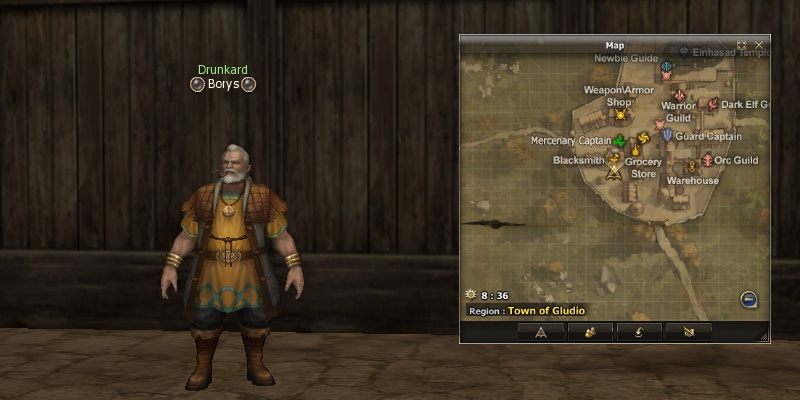800x400 pixels.
Task: Click the Orc Guild map marker
Action: click(707, 160)
